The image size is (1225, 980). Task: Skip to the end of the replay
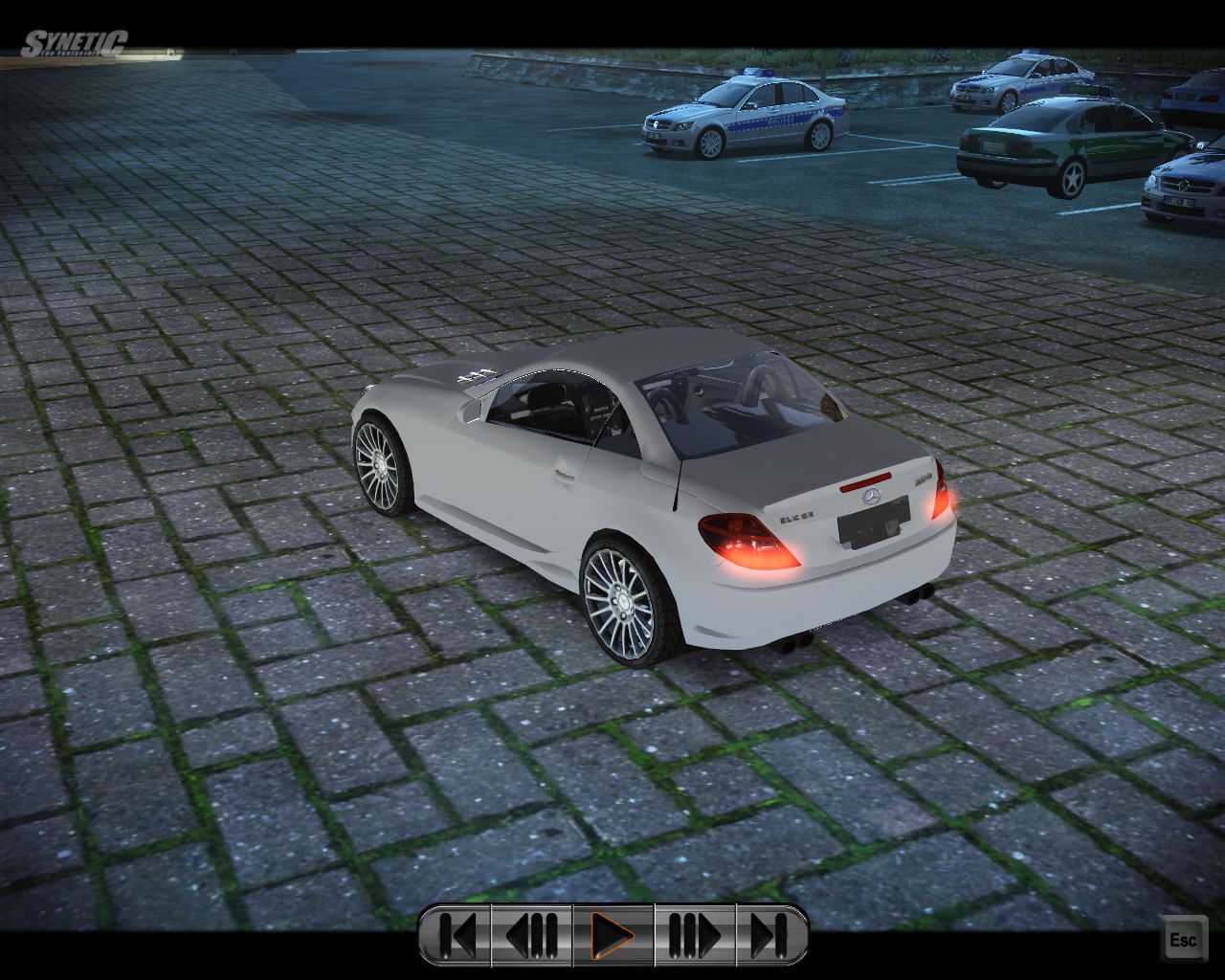pyautogui.click(x=770, y=935)
